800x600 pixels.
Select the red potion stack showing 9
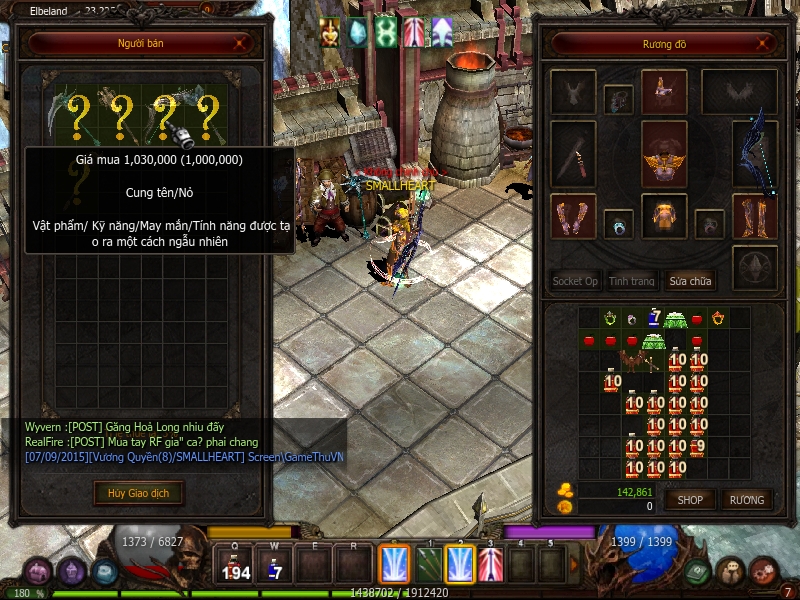pos(698,447)
